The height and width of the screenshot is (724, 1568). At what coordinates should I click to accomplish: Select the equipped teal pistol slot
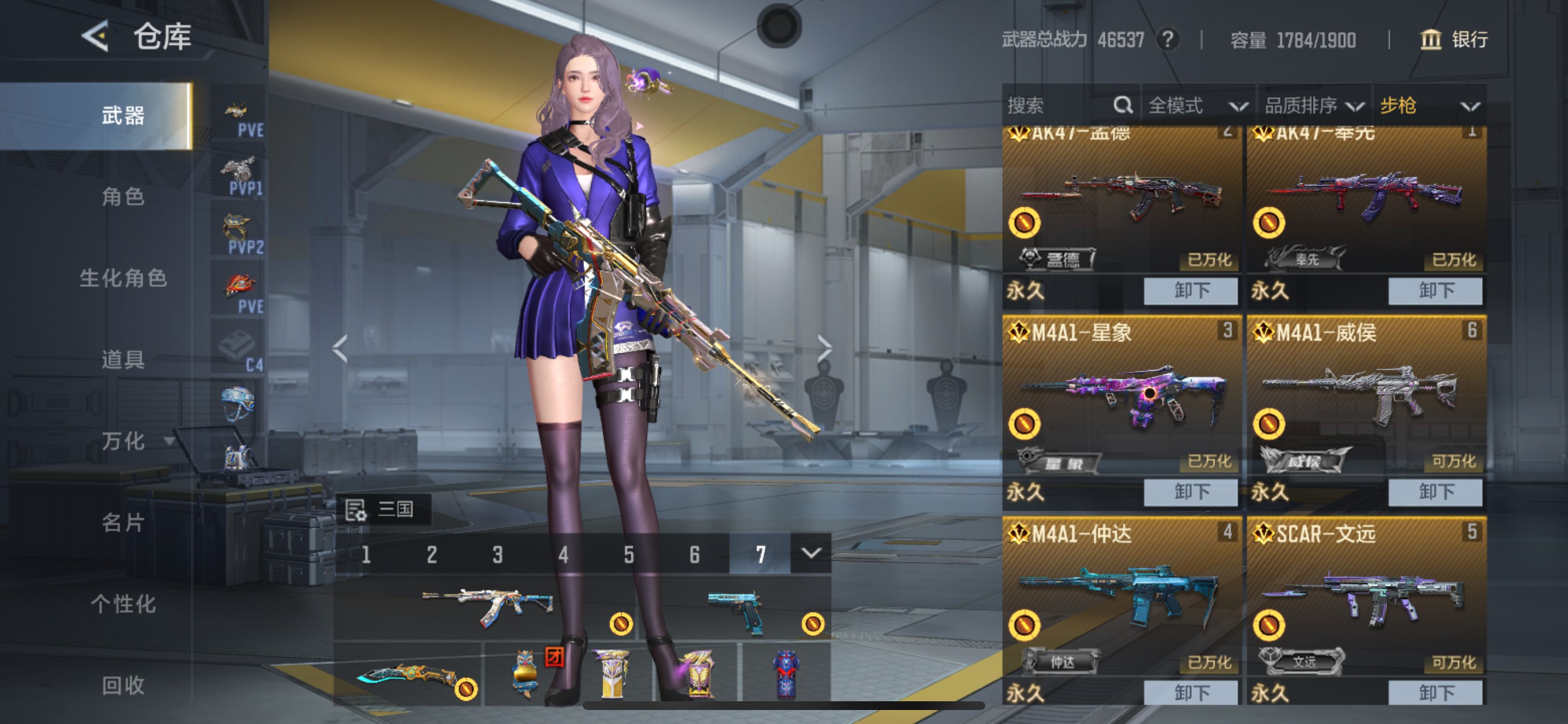coord(737,610)
